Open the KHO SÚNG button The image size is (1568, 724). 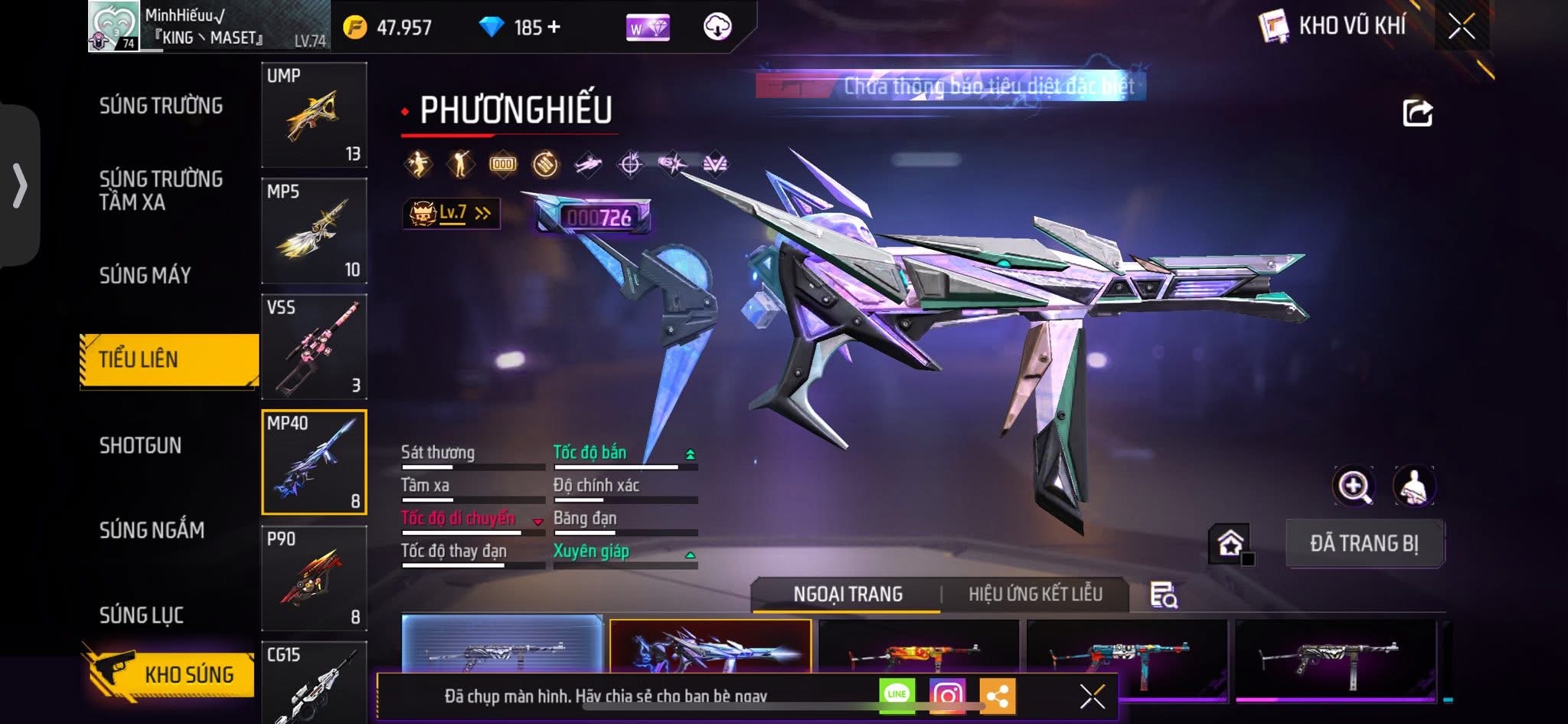click(169, 674)
